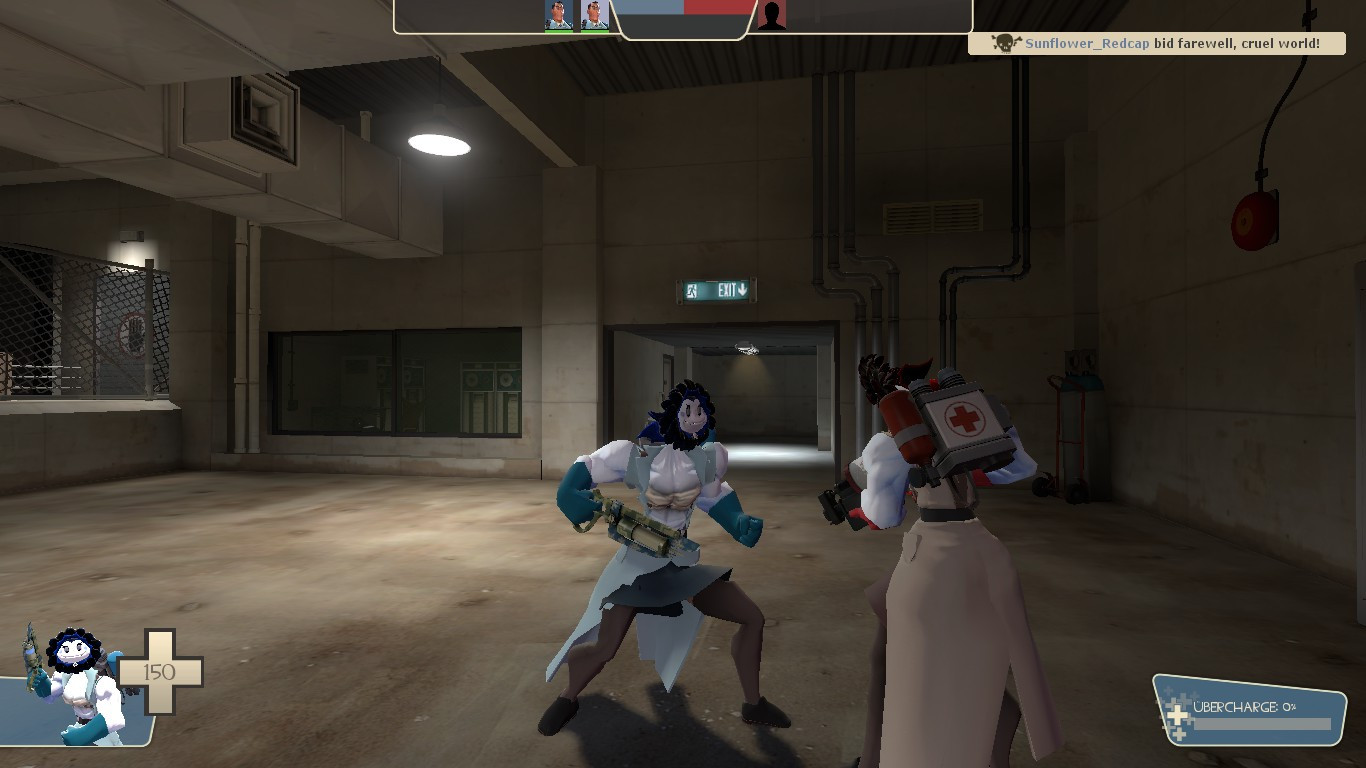Click the EXIT sign above the doorway
1366x768 pixels.
[x=717, y=290]
